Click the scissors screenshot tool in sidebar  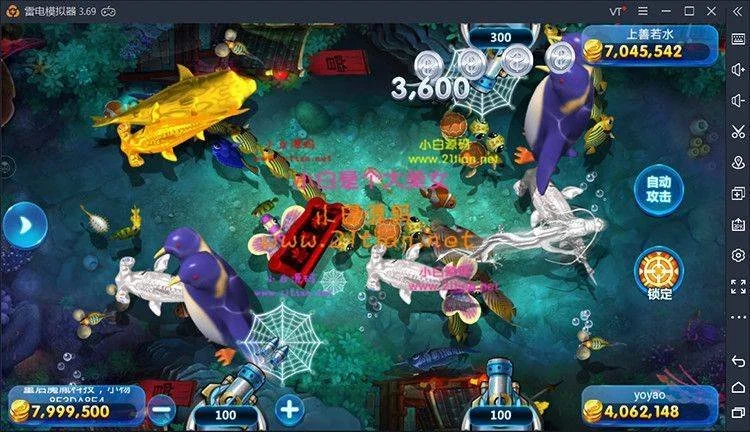click(x=738, y=131)
